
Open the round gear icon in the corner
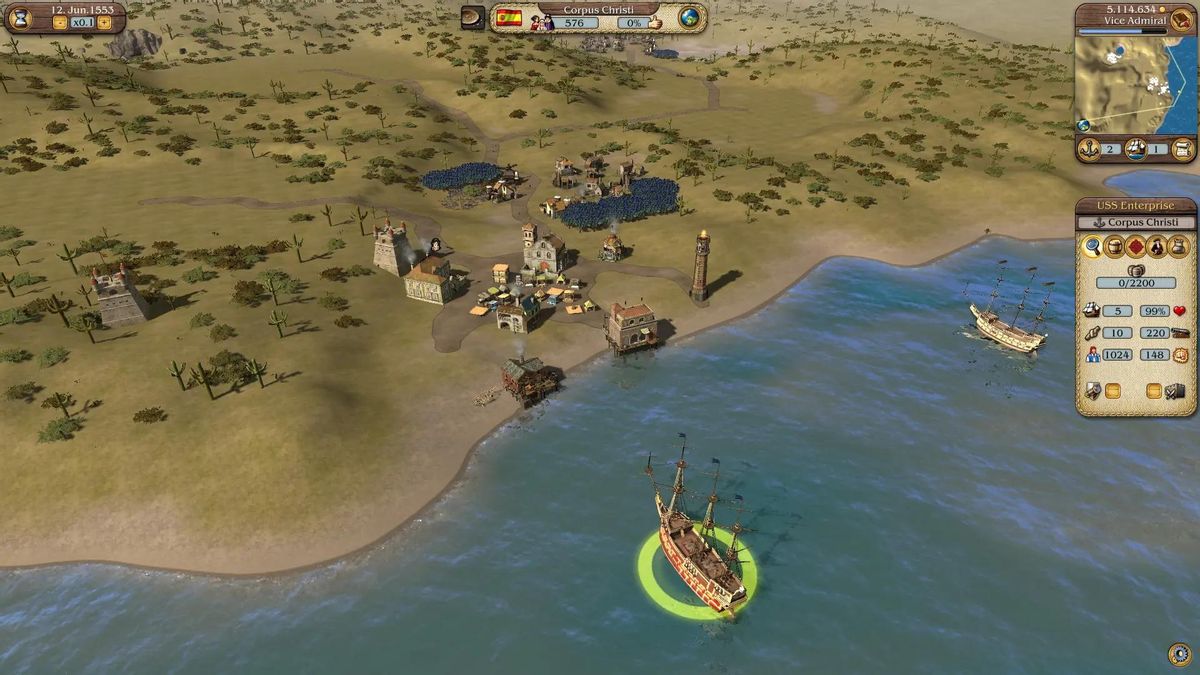coord(1179,655)
